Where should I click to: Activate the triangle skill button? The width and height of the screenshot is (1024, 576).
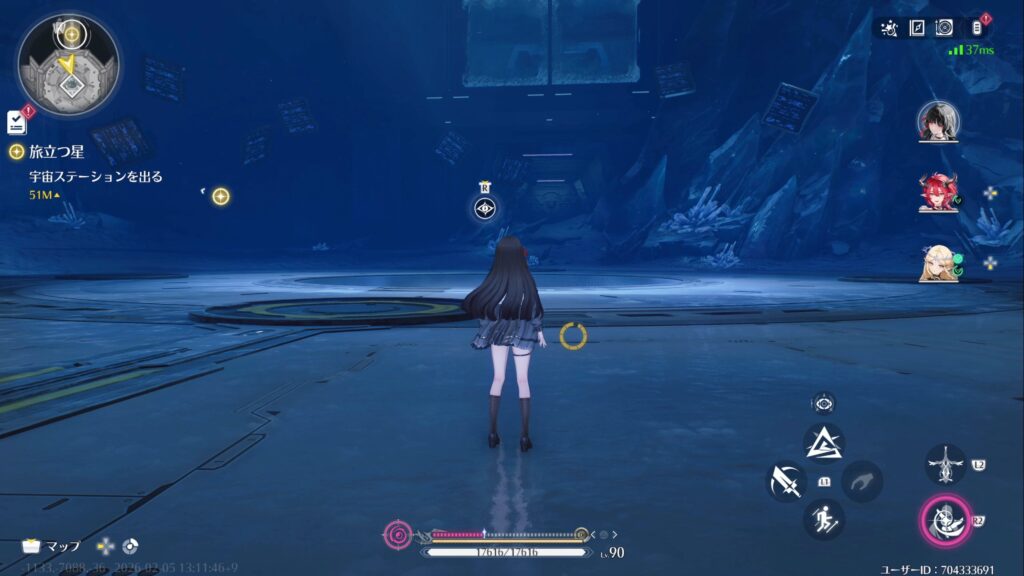(x=824, y=443)
